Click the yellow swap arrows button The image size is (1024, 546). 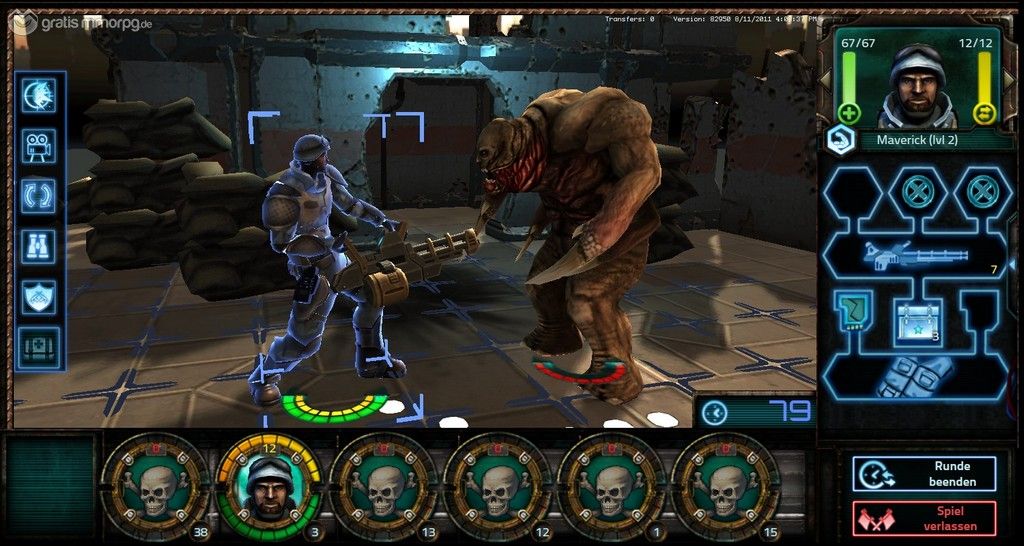(x=984, y=113)
